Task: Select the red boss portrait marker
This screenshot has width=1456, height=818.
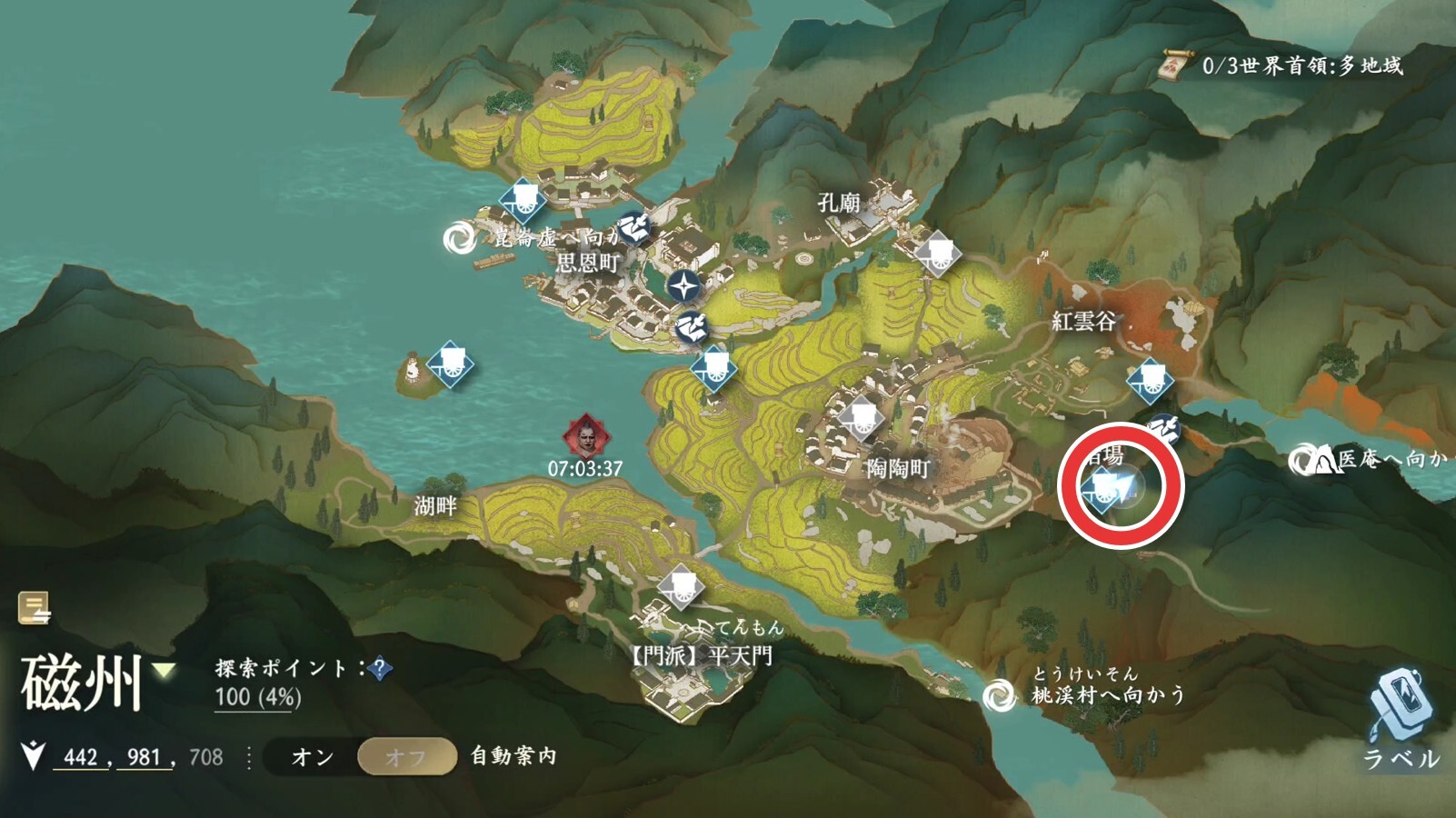Action: tap(585, 437)
